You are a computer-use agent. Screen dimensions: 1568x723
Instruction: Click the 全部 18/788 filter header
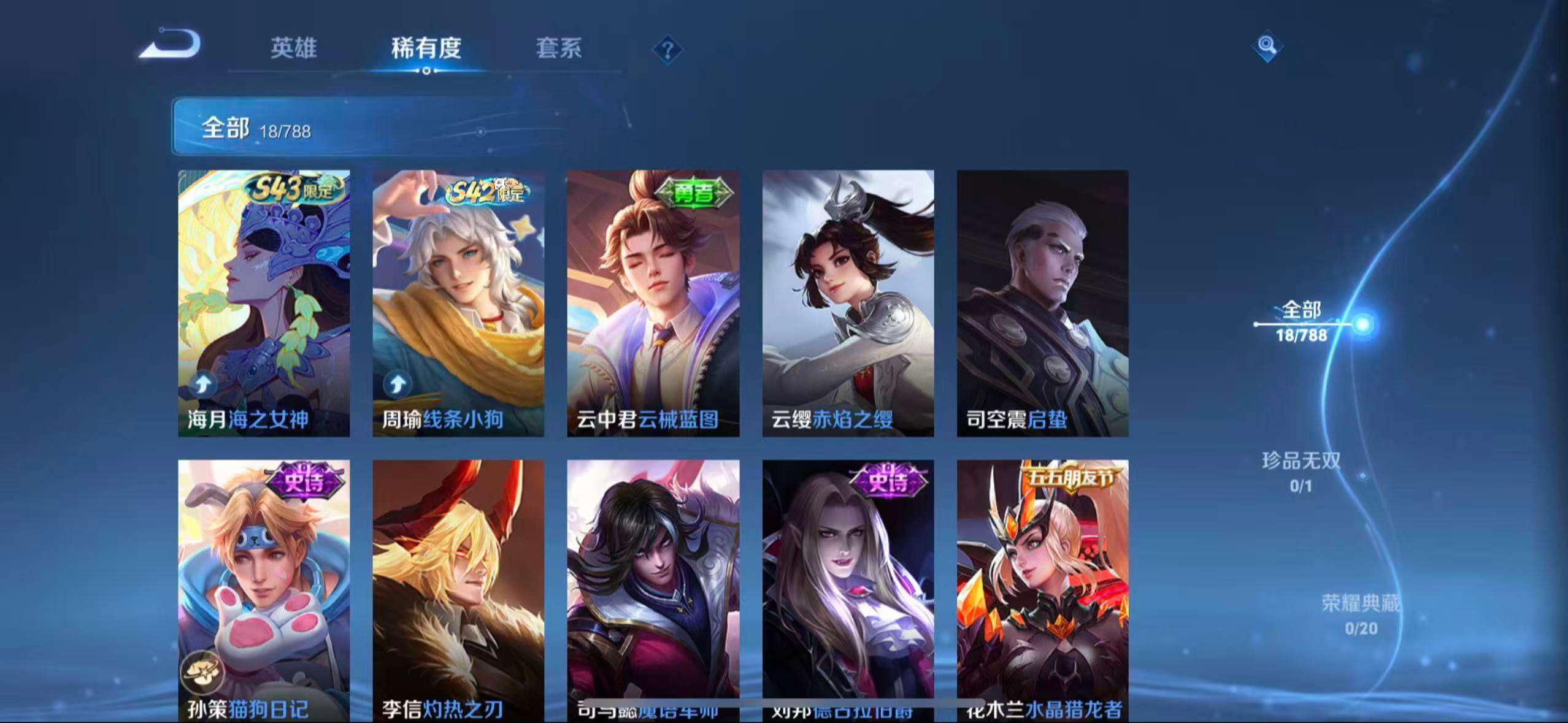coord(256,129)
